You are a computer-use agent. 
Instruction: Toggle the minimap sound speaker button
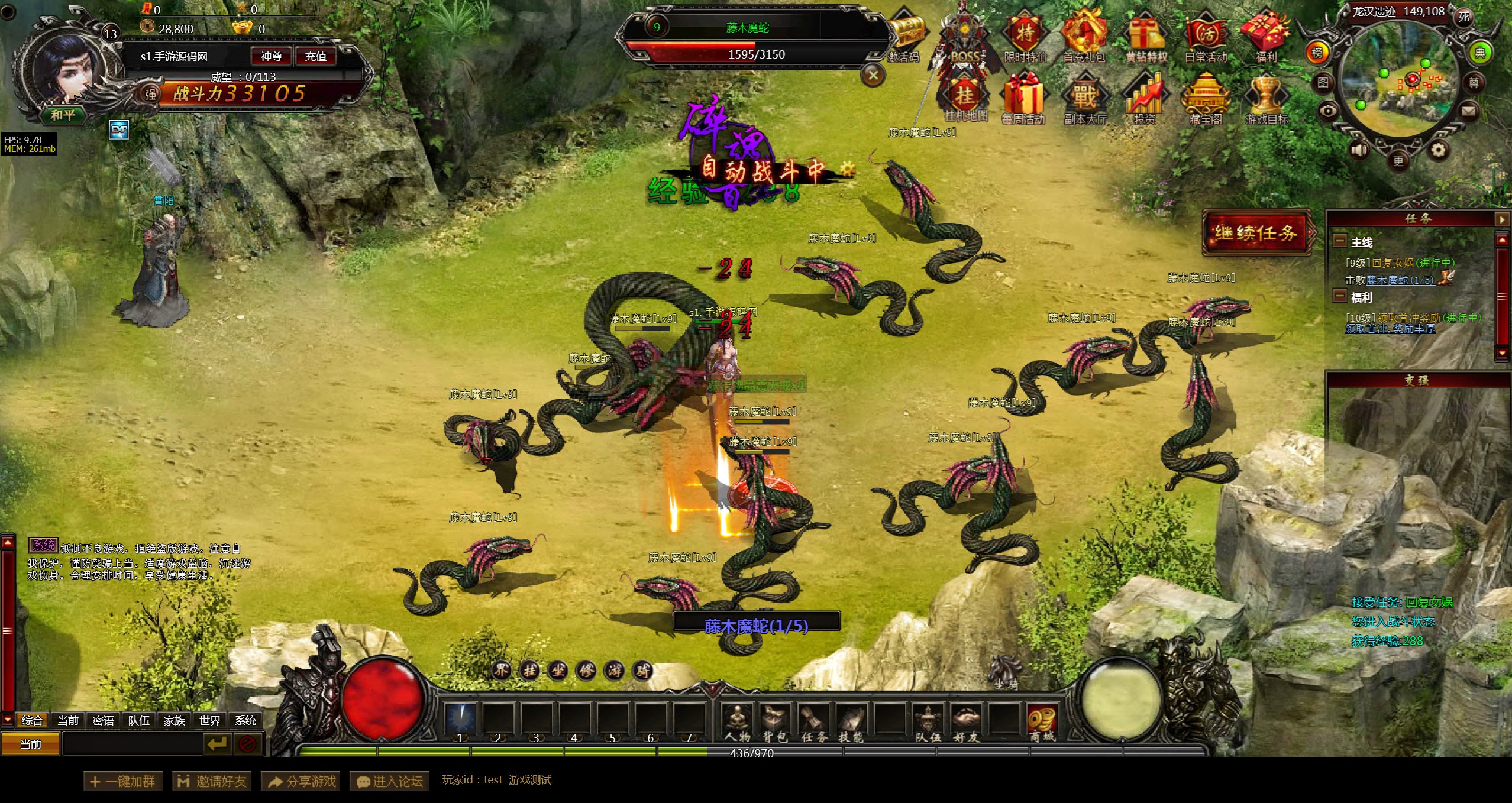[x=1358, y=150]
